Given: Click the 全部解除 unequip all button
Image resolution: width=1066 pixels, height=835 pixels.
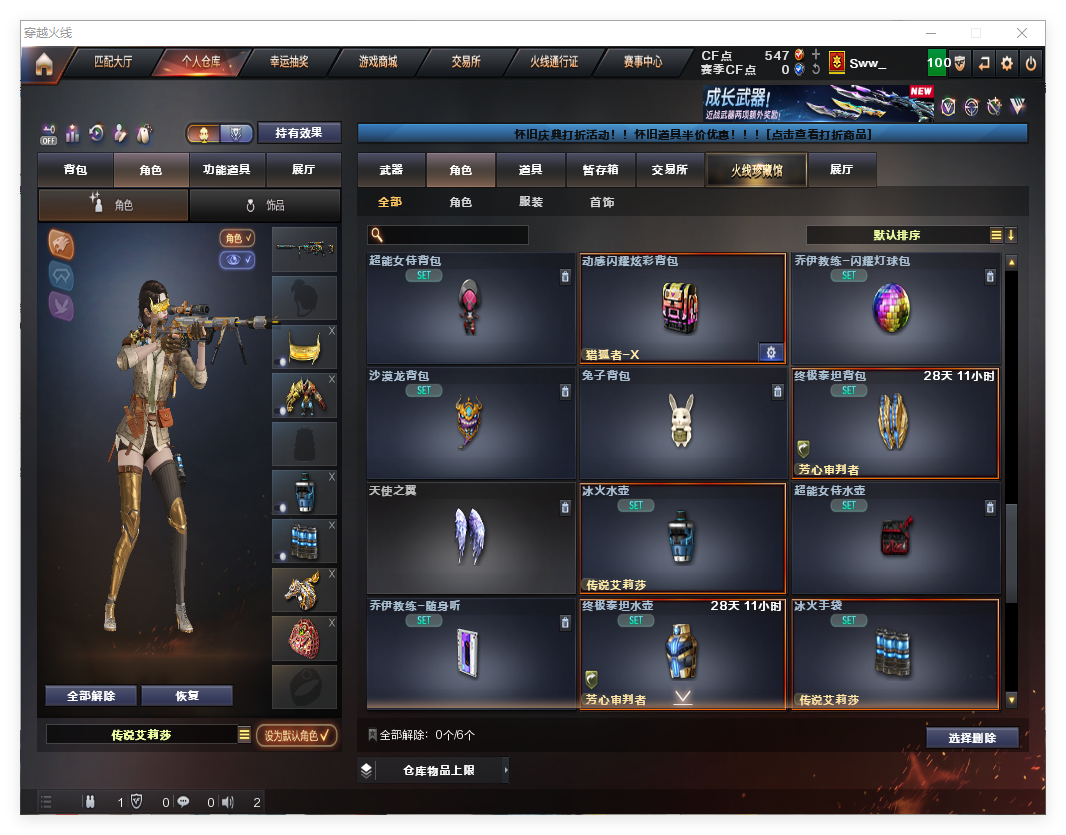Looking at the screenshot, I should tap(91, 696).
